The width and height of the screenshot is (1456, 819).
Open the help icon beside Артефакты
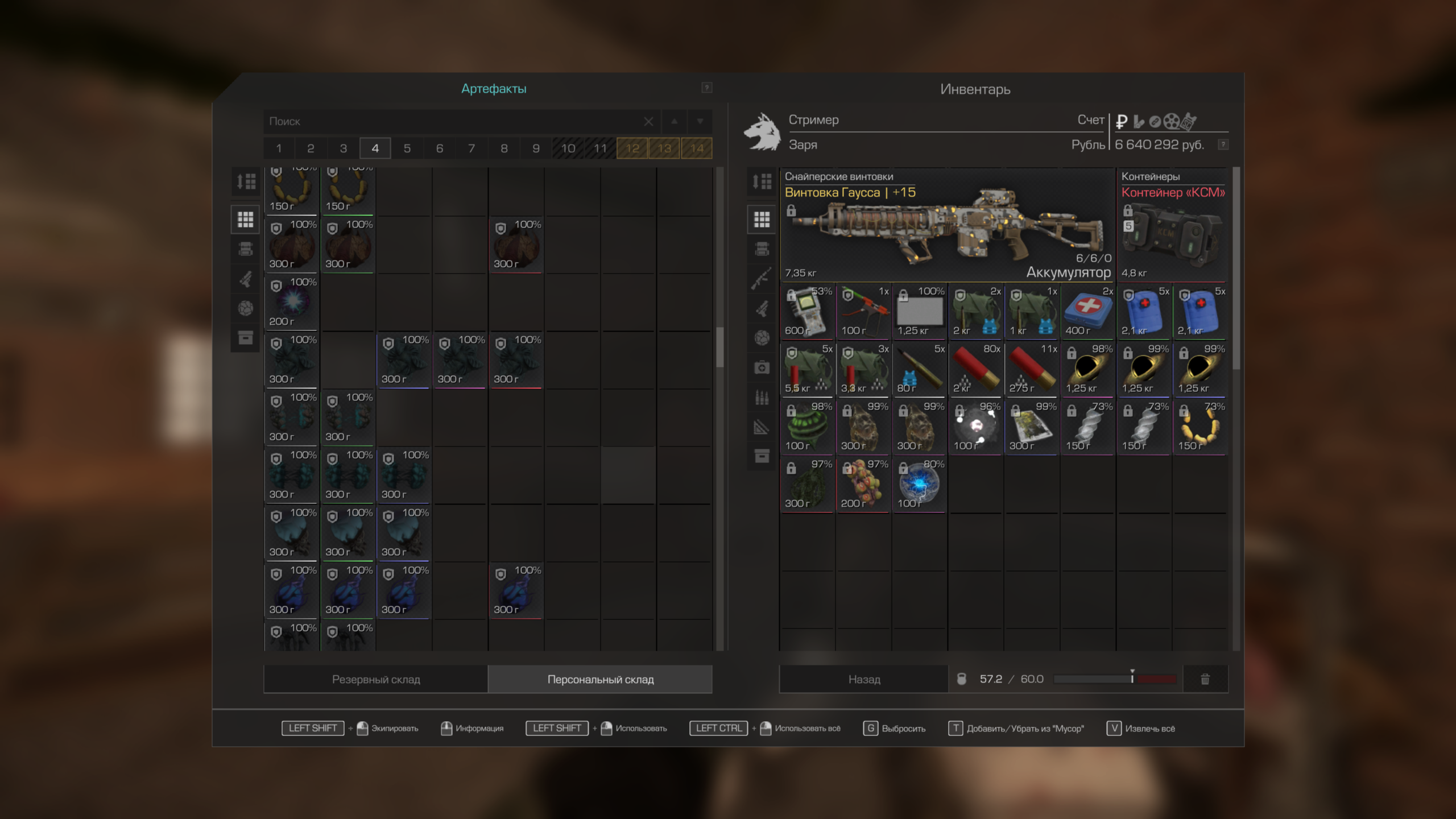(706, 88)
